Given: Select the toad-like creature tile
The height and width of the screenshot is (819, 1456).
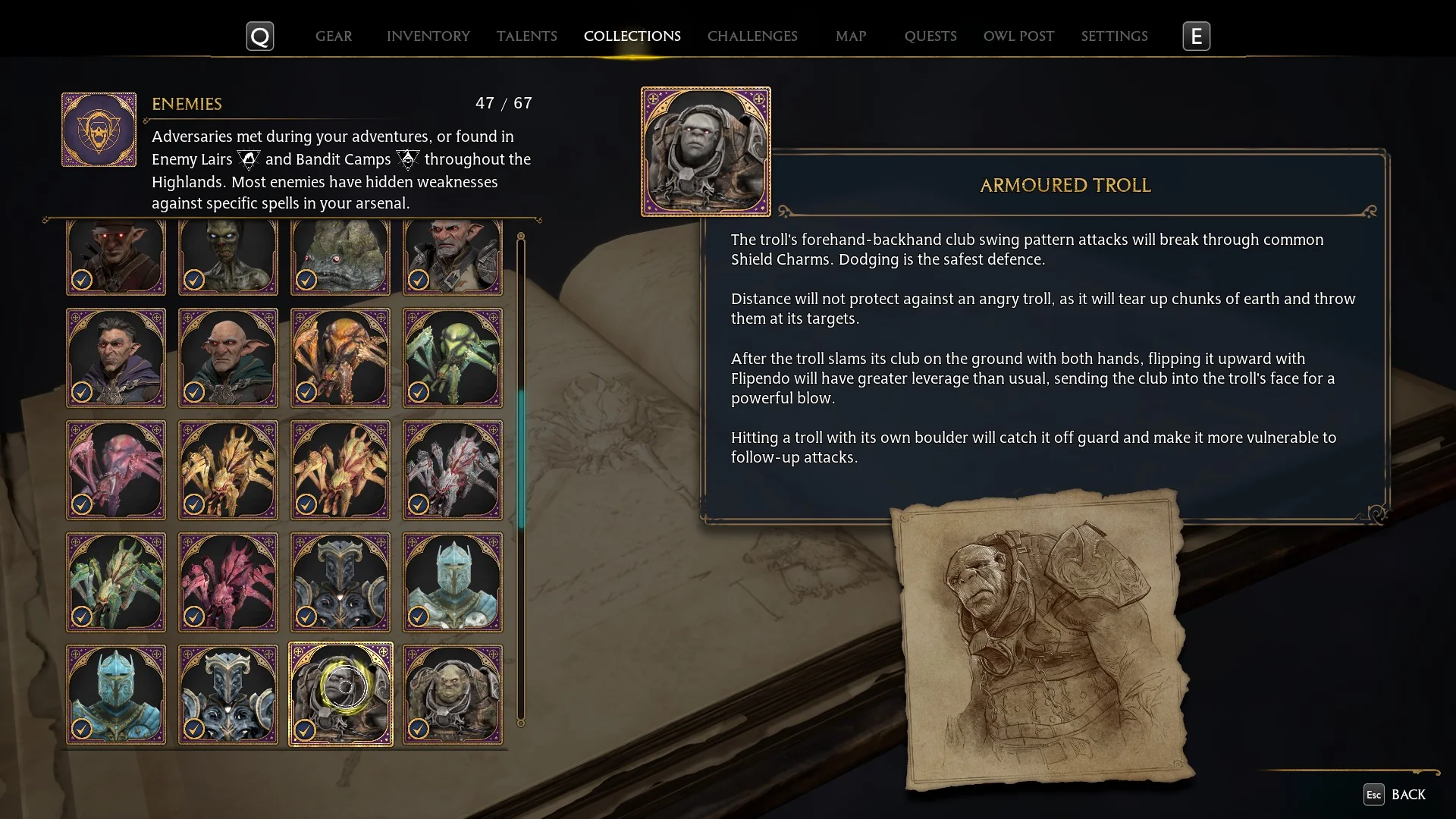Looking at the screenshot, I should coord(340,258).
